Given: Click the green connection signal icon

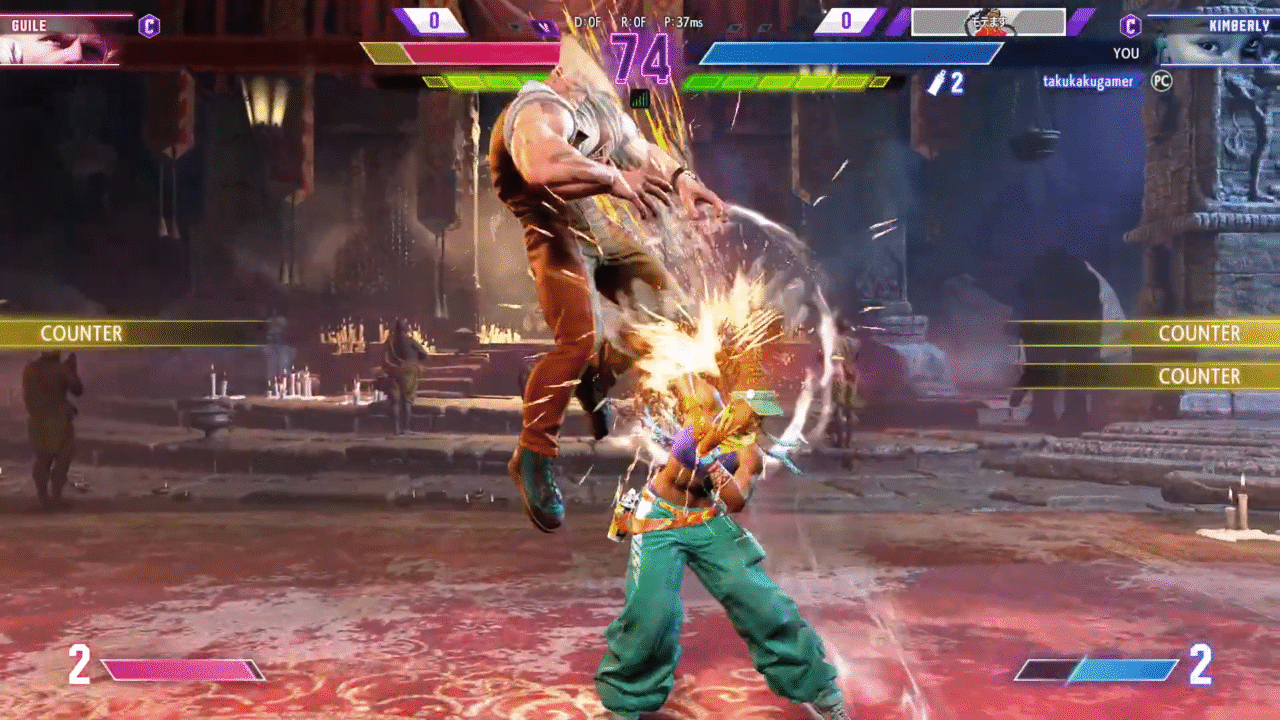Looking at the screenshot, I should (x=640, y=99).
